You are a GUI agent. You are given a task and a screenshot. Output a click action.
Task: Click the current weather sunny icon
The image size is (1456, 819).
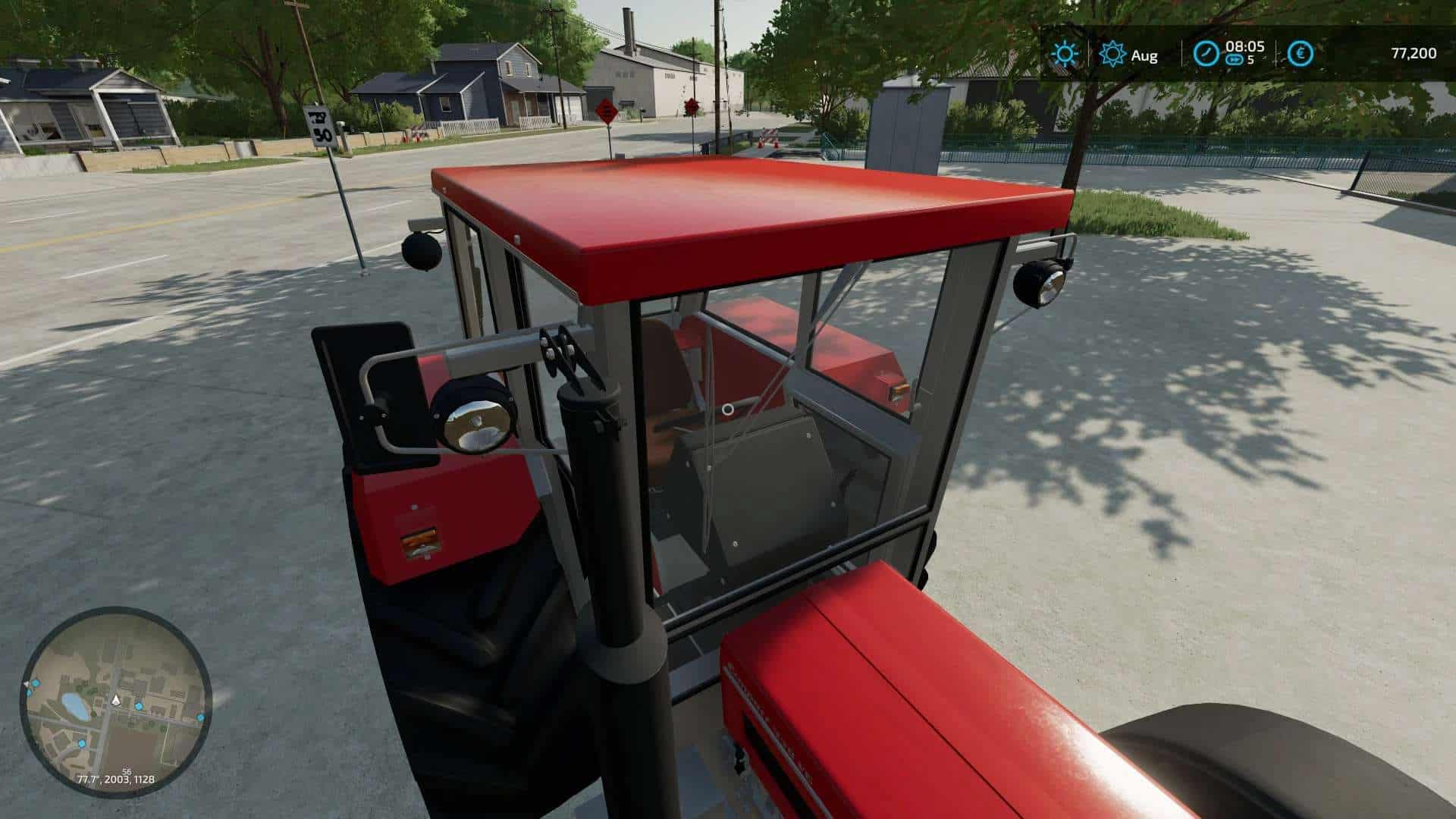pos(1065,53)
